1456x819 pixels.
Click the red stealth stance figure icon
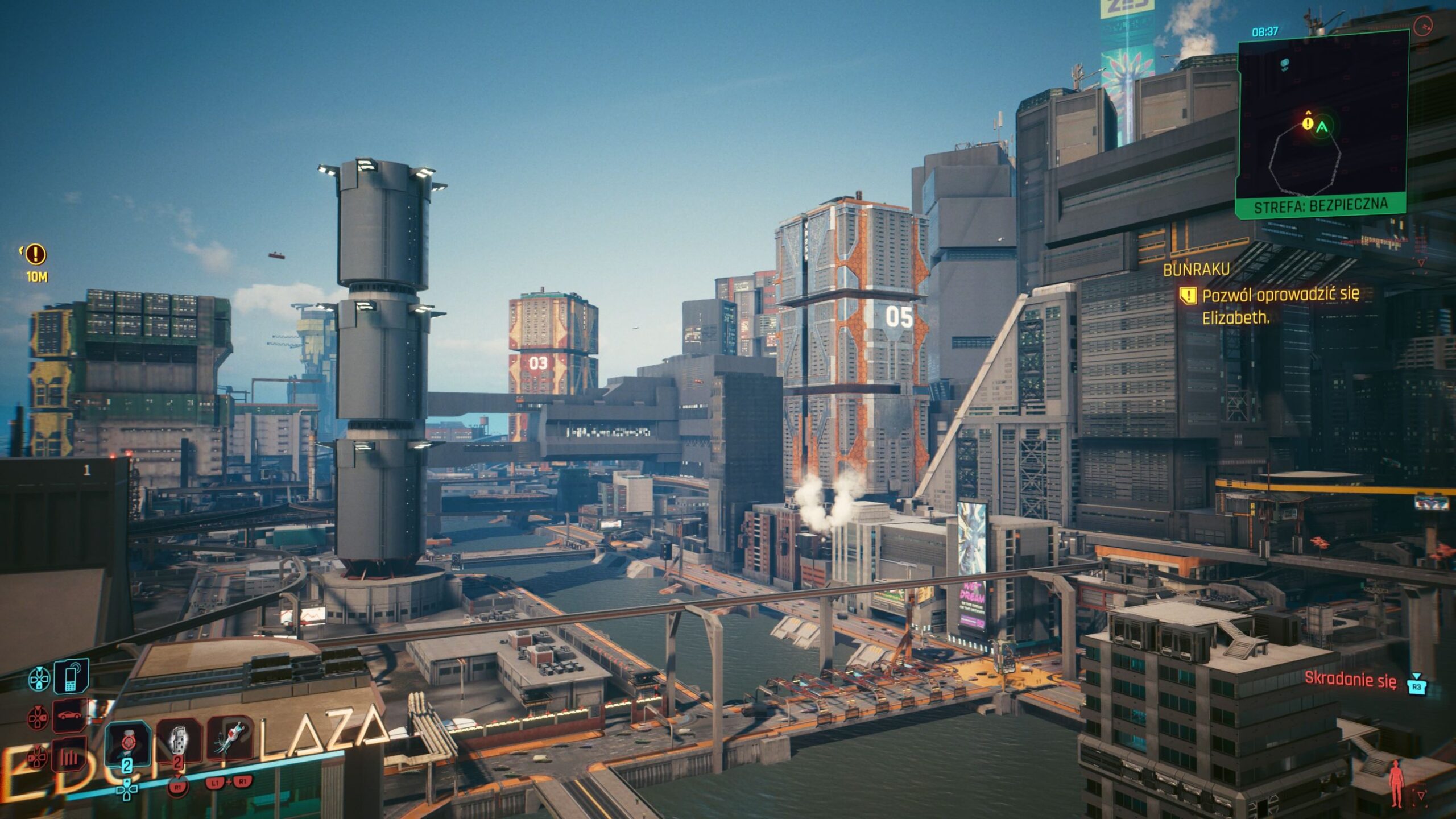pyautogui.click(x=1396, y=785)
